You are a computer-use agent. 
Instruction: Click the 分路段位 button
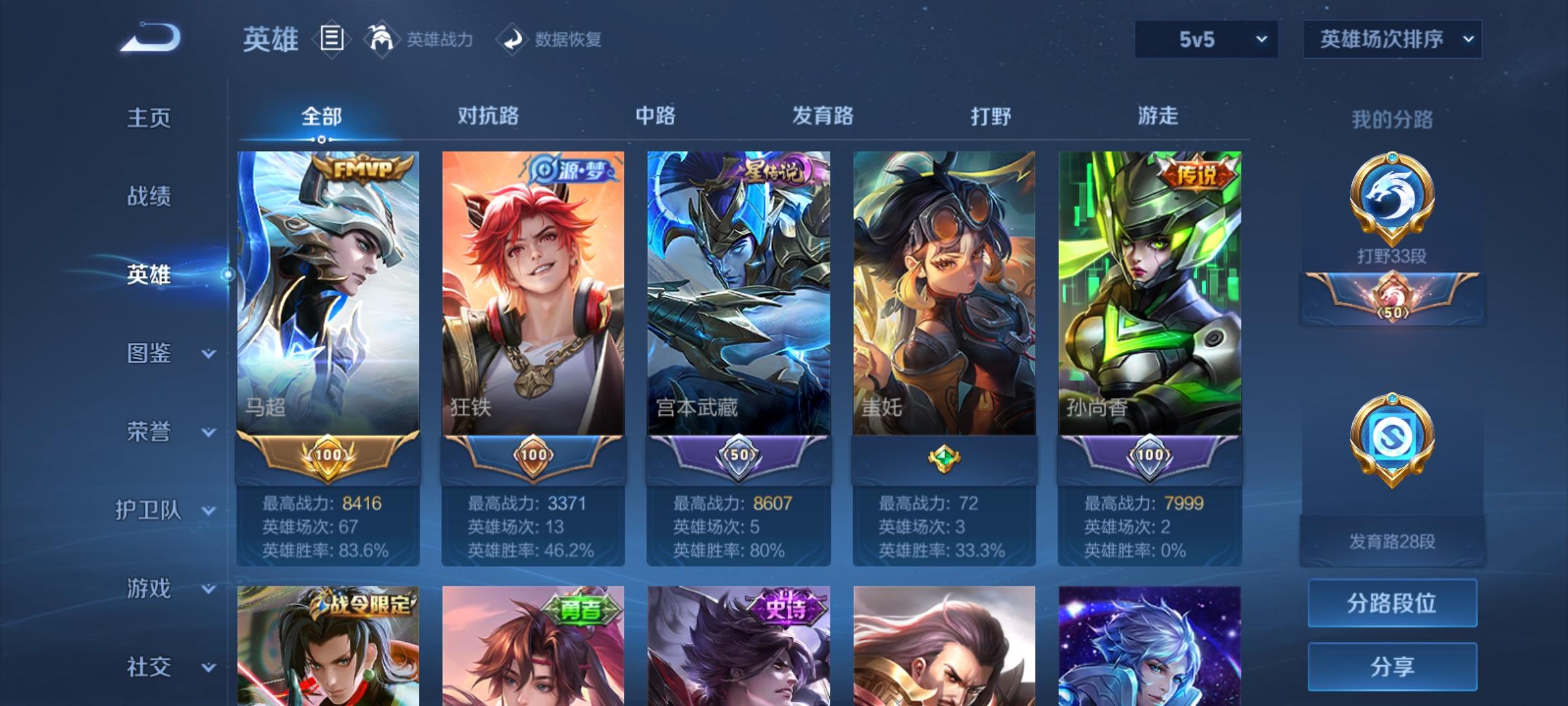tap(1394, 603)
